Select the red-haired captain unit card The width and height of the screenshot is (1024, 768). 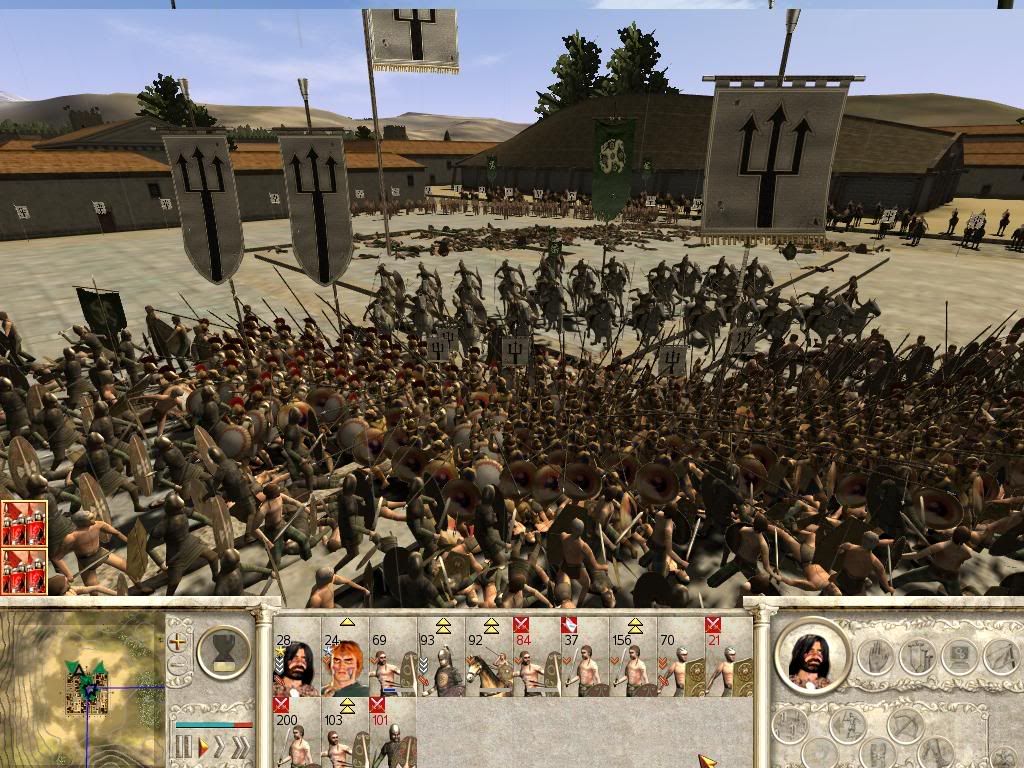pos(345,662)
